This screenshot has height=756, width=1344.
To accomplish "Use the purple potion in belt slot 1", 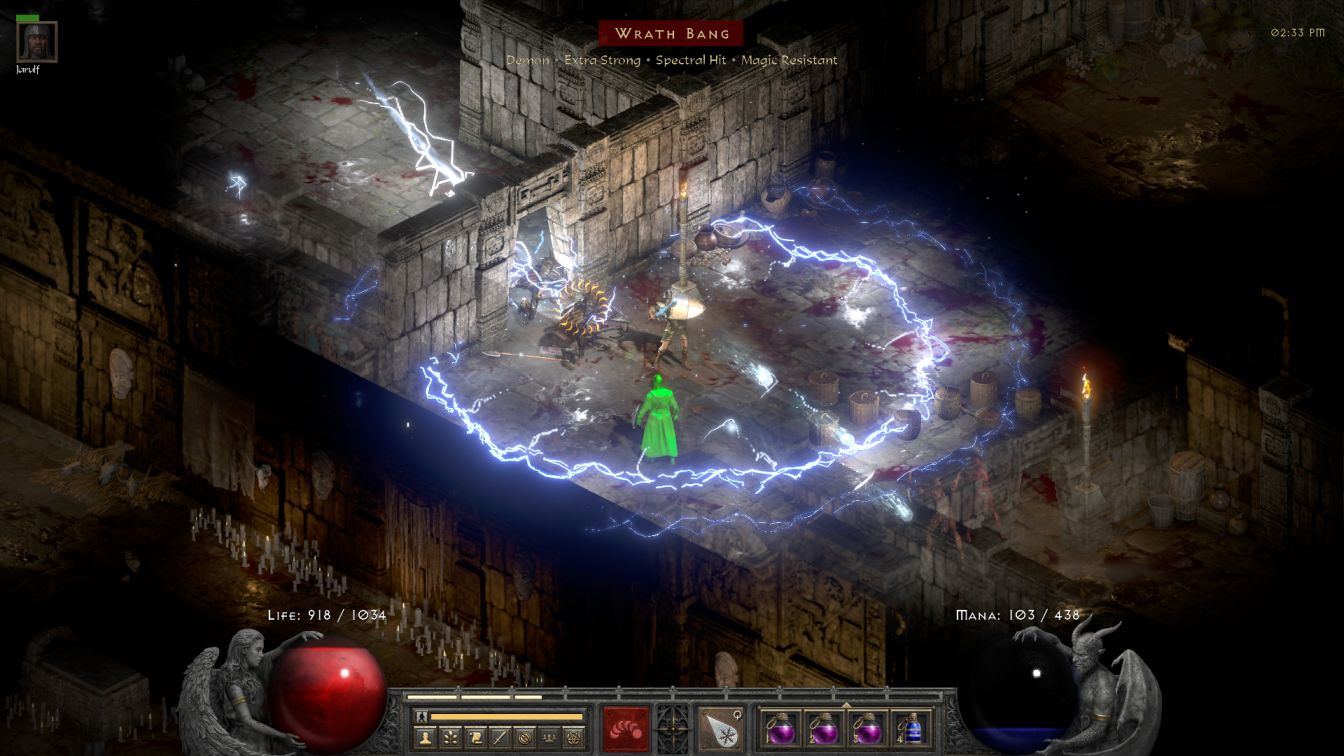I will pos(781,729).
